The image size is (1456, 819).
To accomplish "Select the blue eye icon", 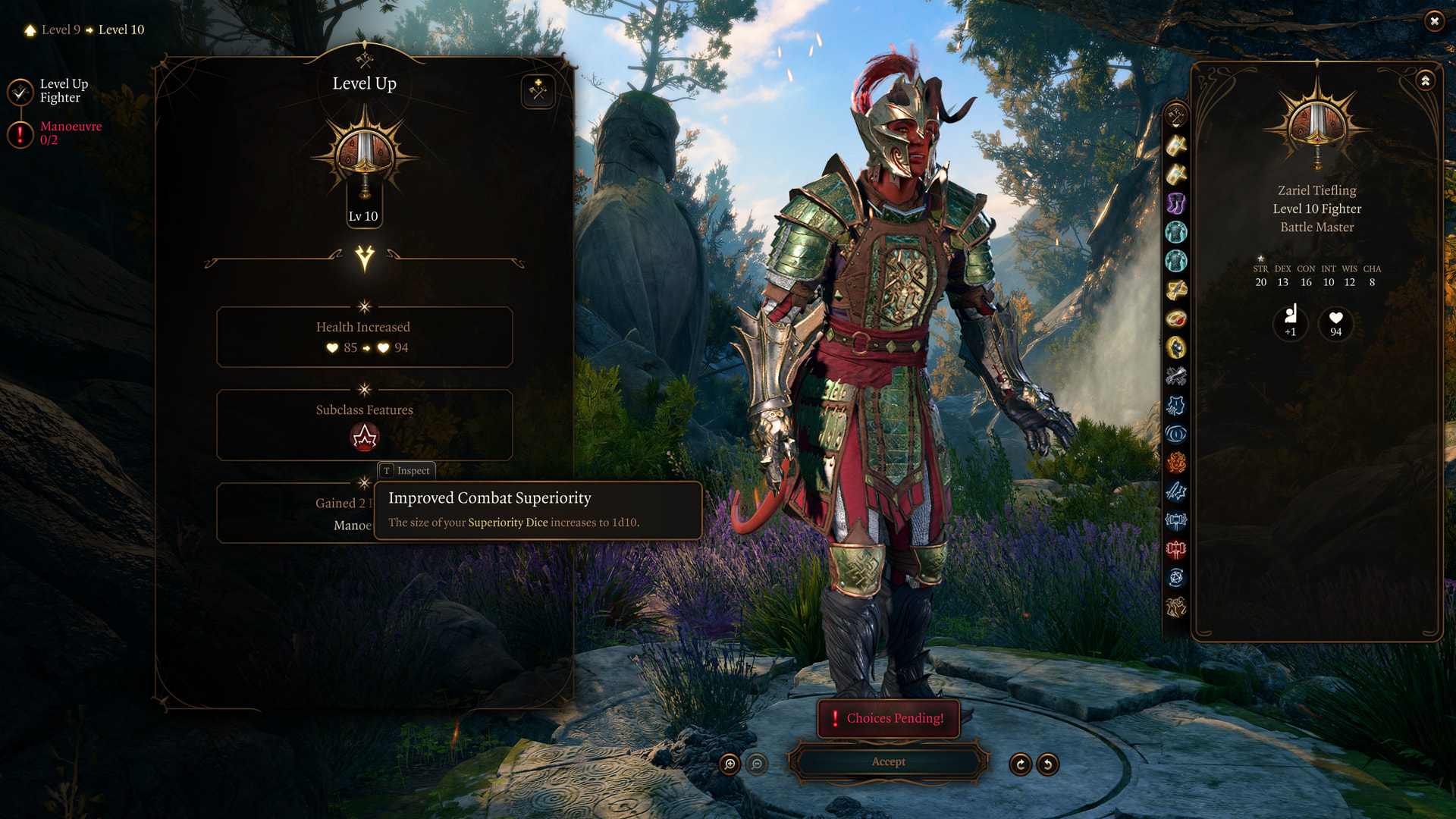I will coord(1176,434).
